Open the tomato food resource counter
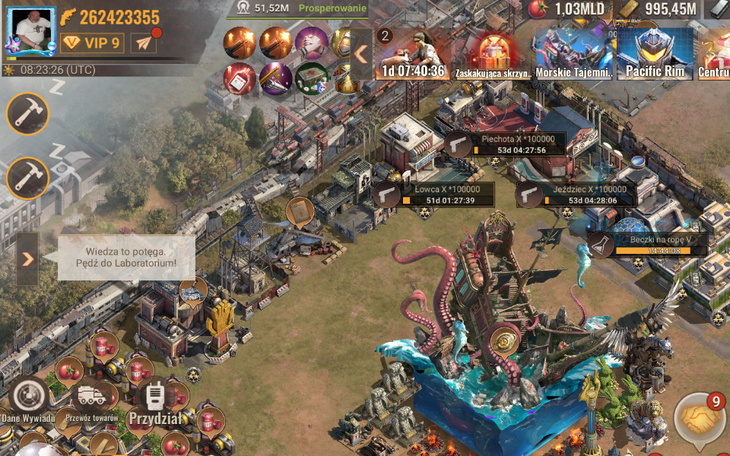The image size is (730, 456). pyautogui.click(x=567, y=9)
